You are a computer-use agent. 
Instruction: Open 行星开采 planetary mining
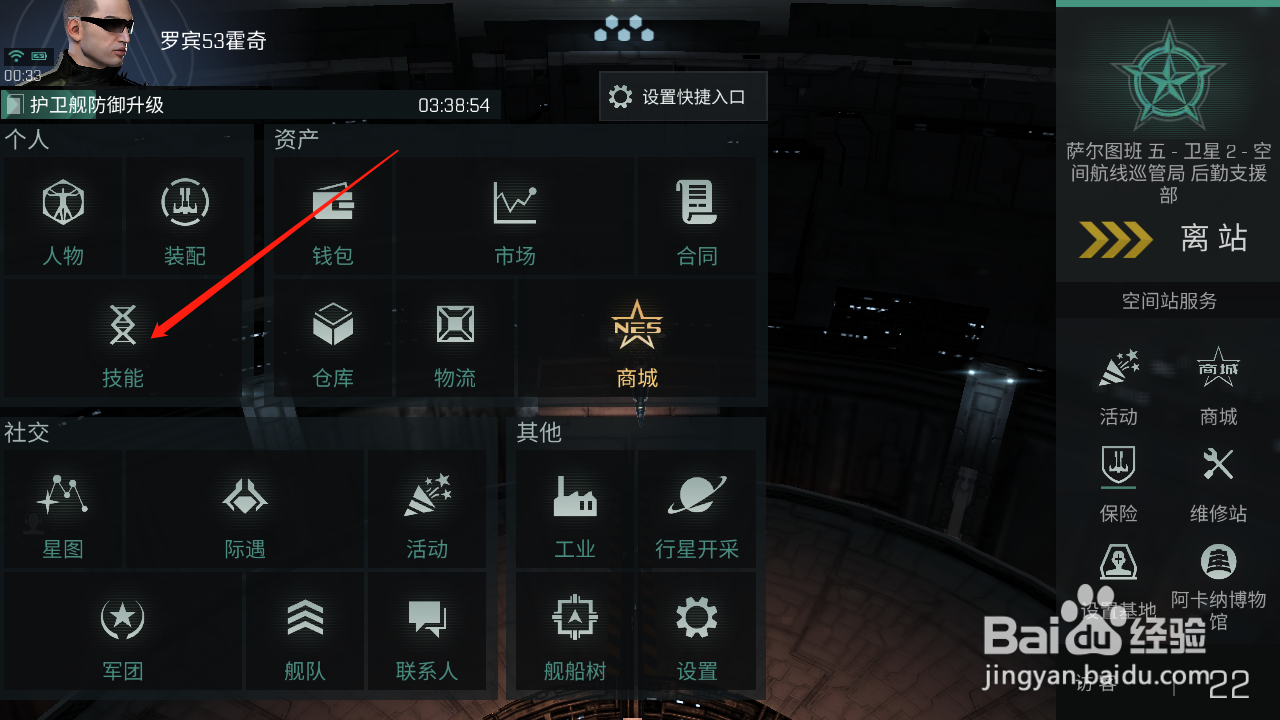[697, 510]
